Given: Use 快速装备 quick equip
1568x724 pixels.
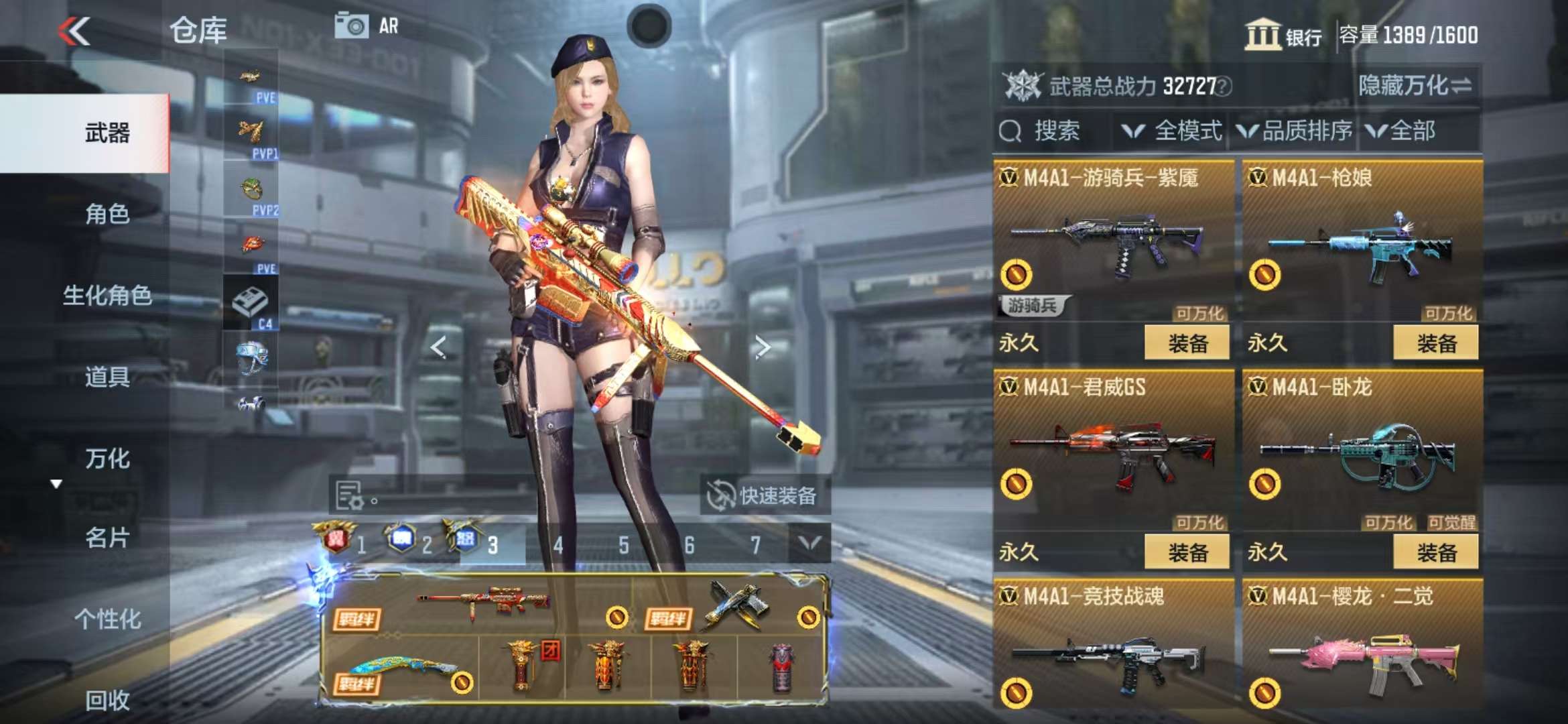Looking at the screenshot, I should pyautogui.click(x=764, y=496).
